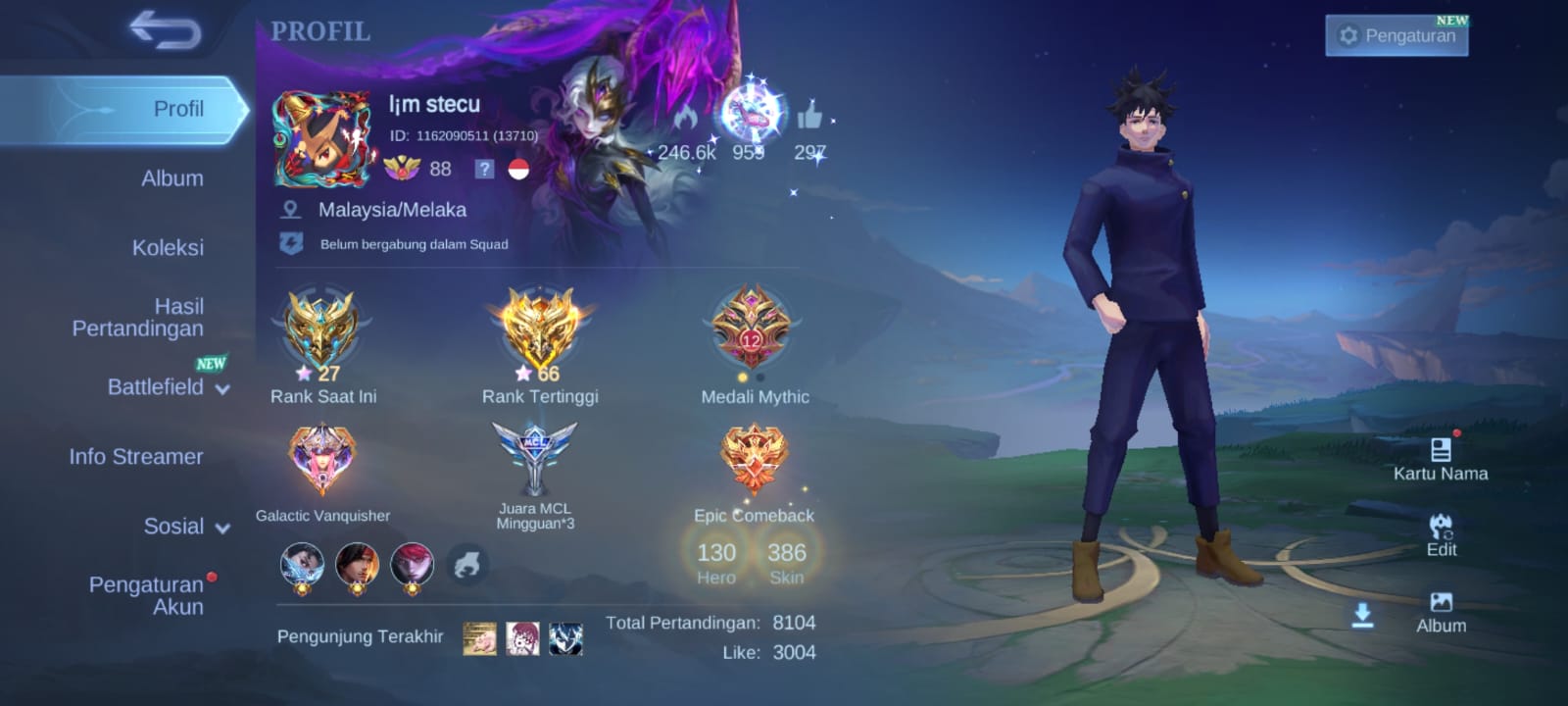1568x706 pixels.
Task: Go back using the return arrow
Action: coord(165,30)
